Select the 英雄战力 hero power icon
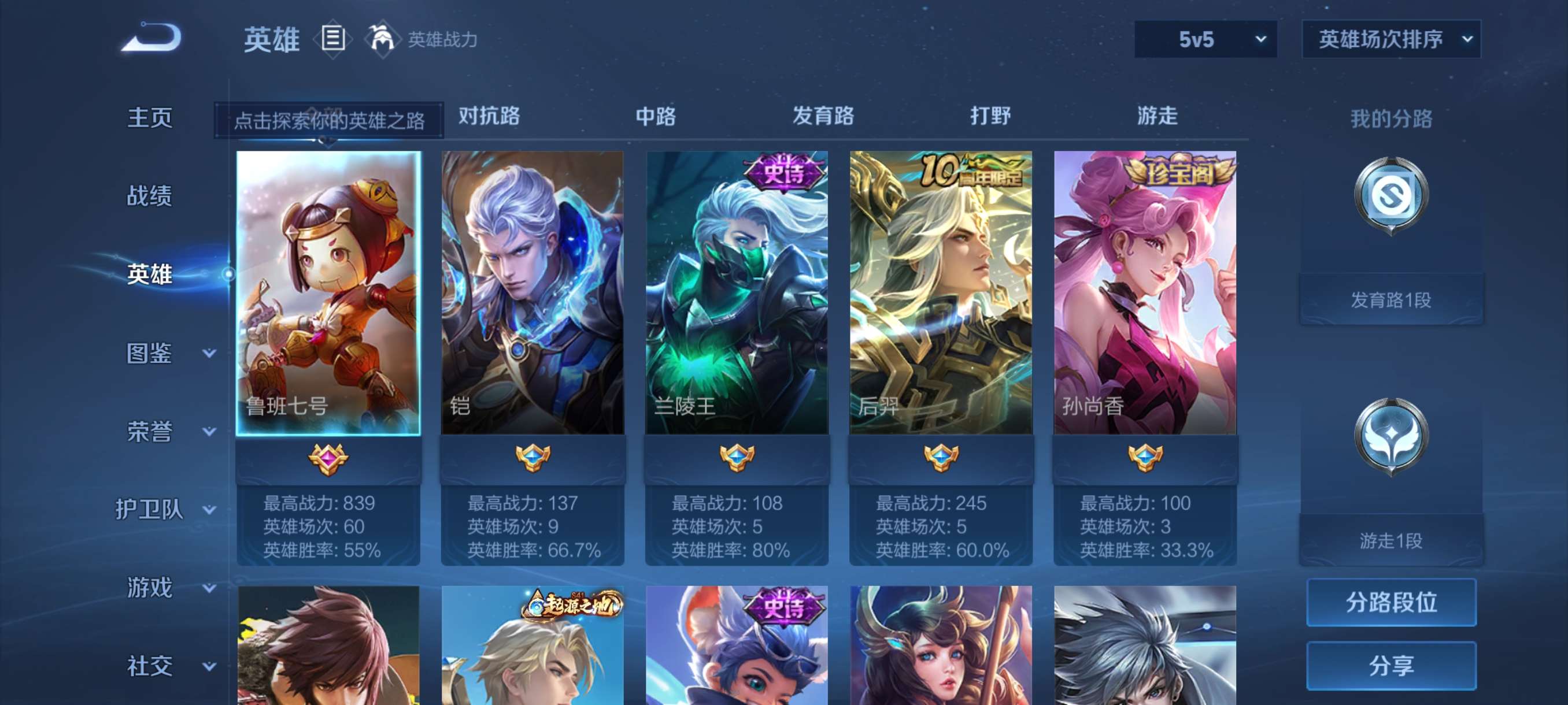The image size is (1568, 705). 382,39
